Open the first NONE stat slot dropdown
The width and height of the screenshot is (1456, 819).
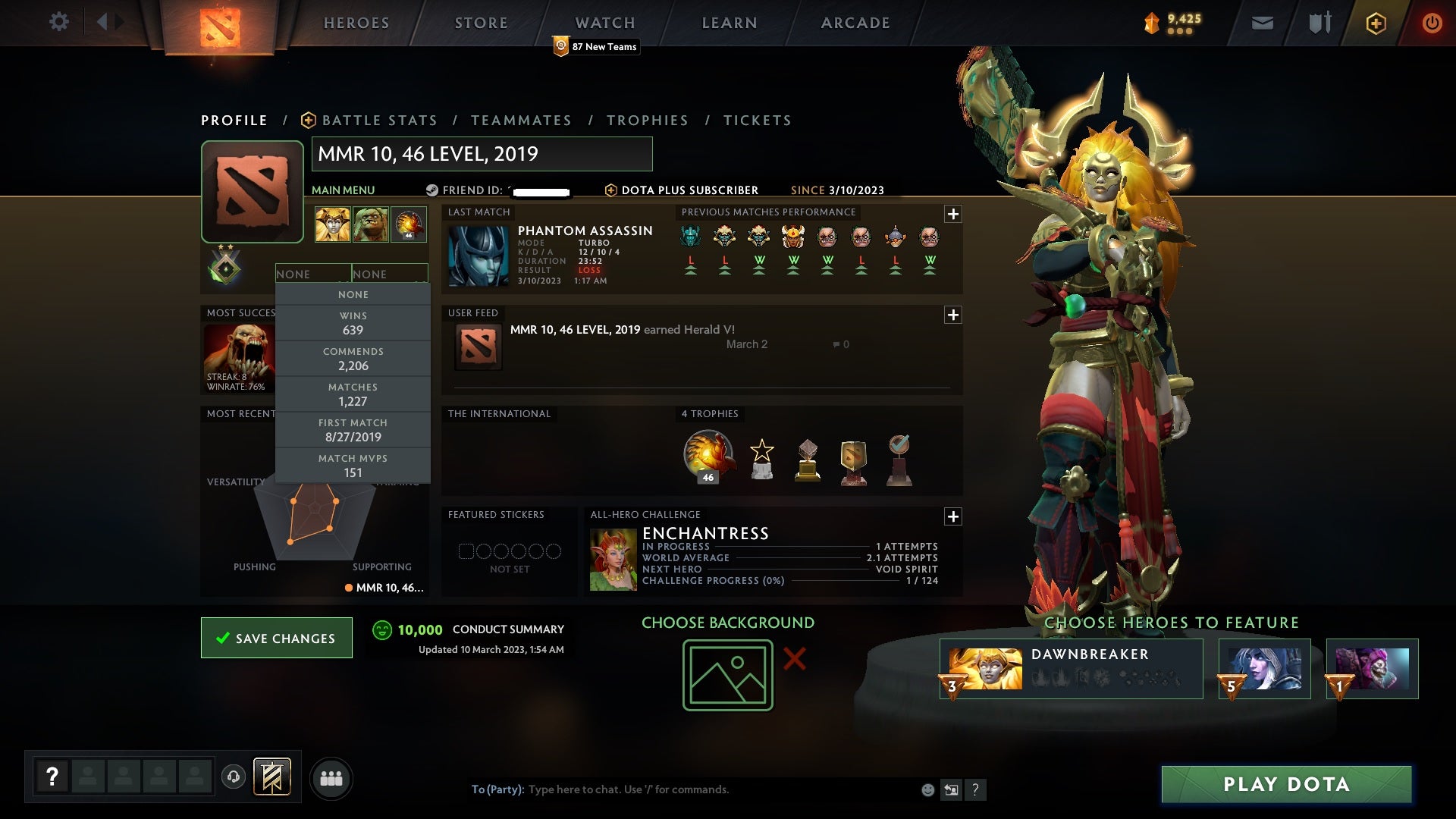tap(313, 274)
